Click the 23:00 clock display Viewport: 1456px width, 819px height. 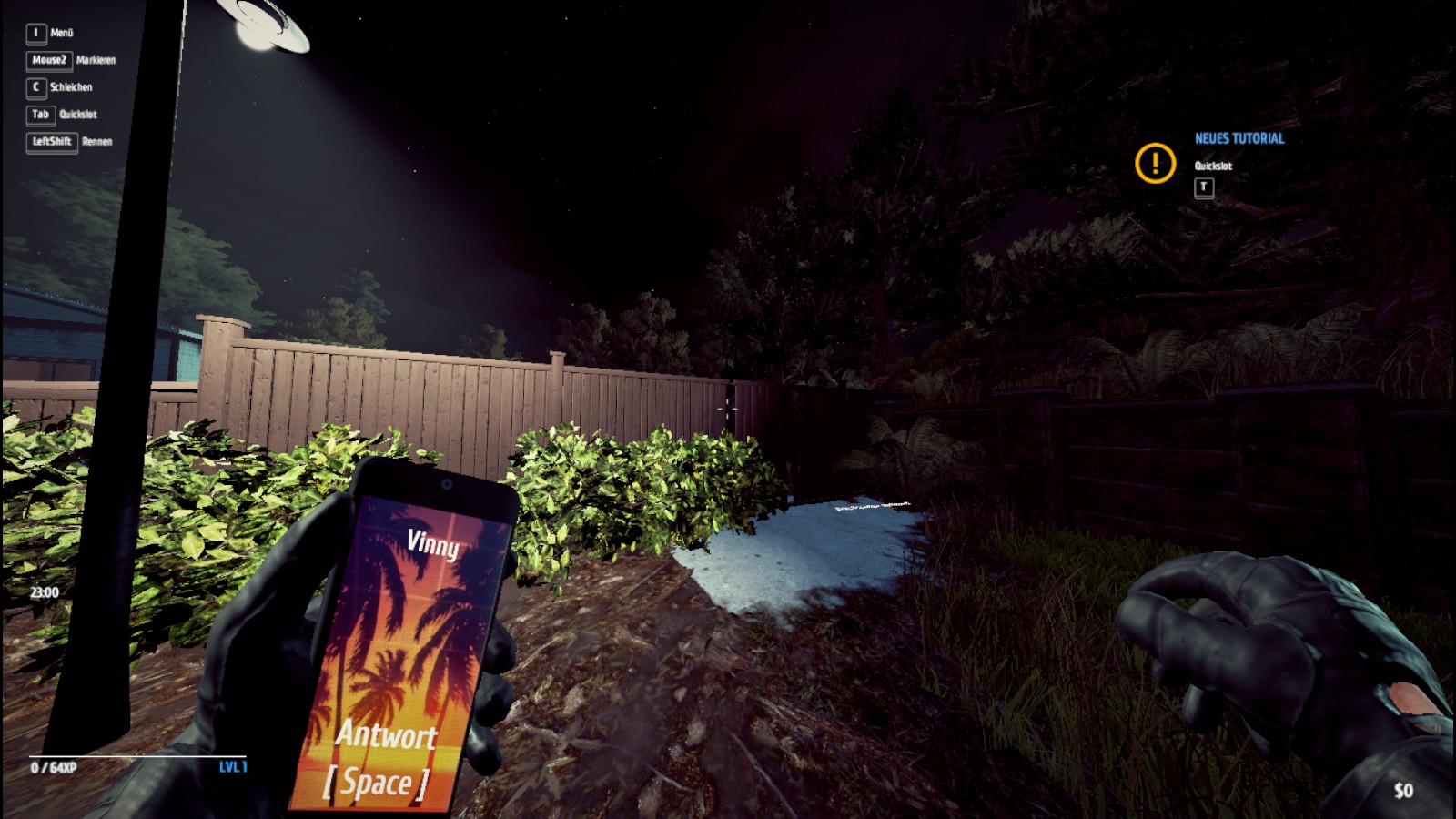click(43, 592)
